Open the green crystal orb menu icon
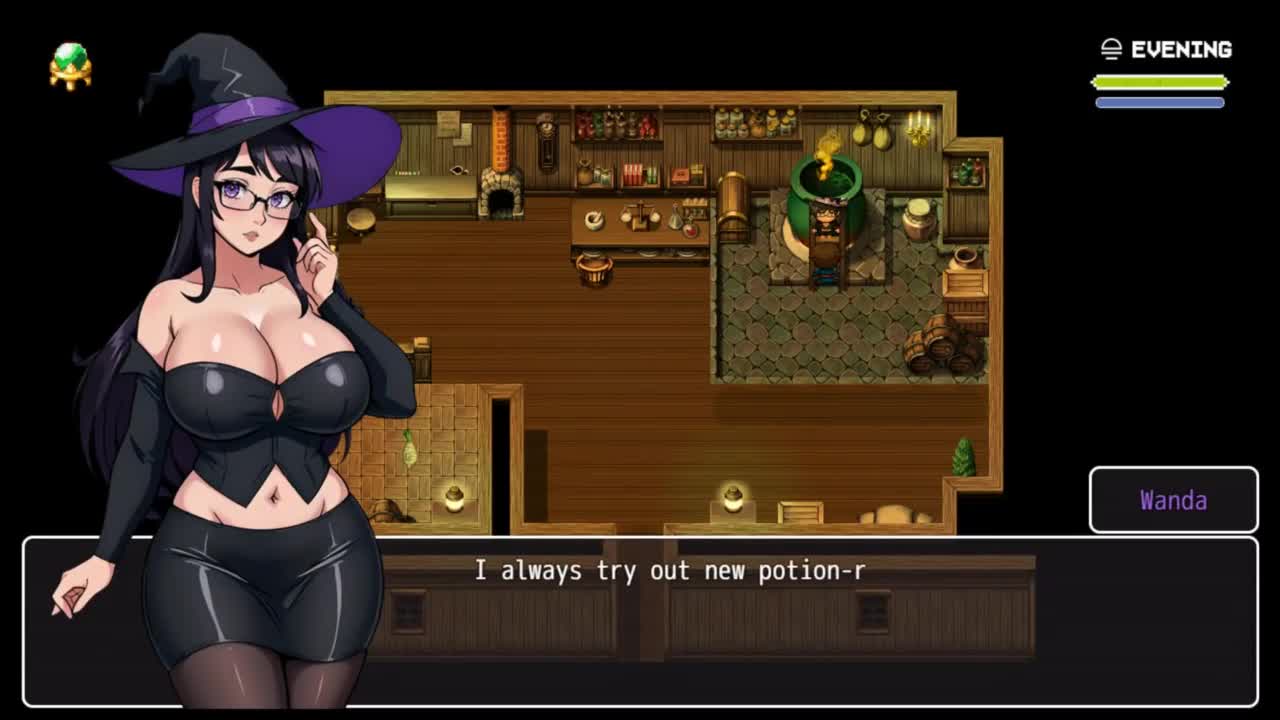1280x720 pixels. click(70, 66)
